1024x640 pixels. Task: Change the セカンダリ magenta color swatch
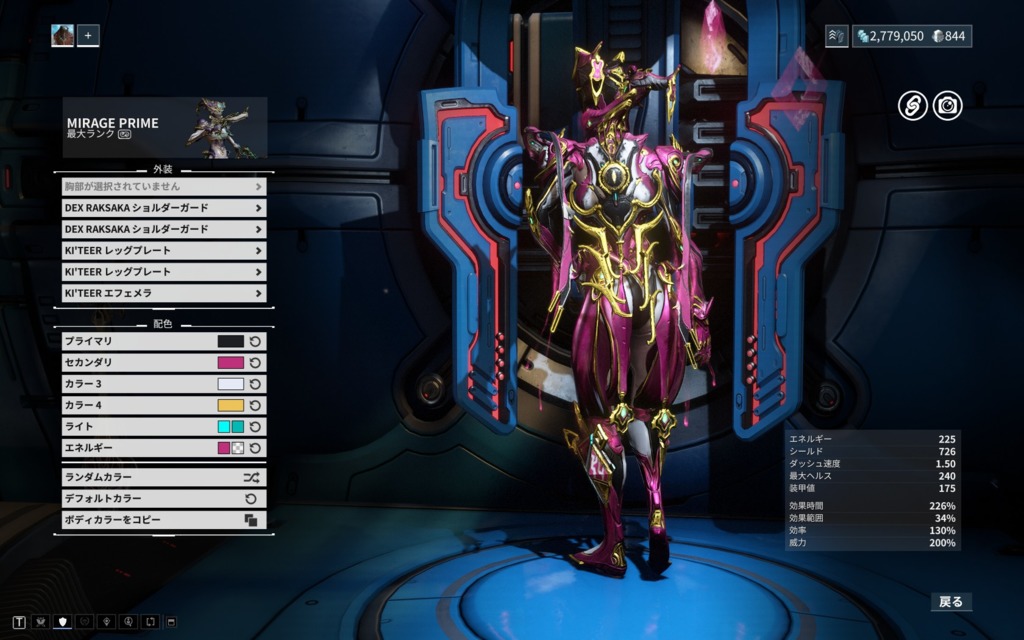[x=230, y=363]
